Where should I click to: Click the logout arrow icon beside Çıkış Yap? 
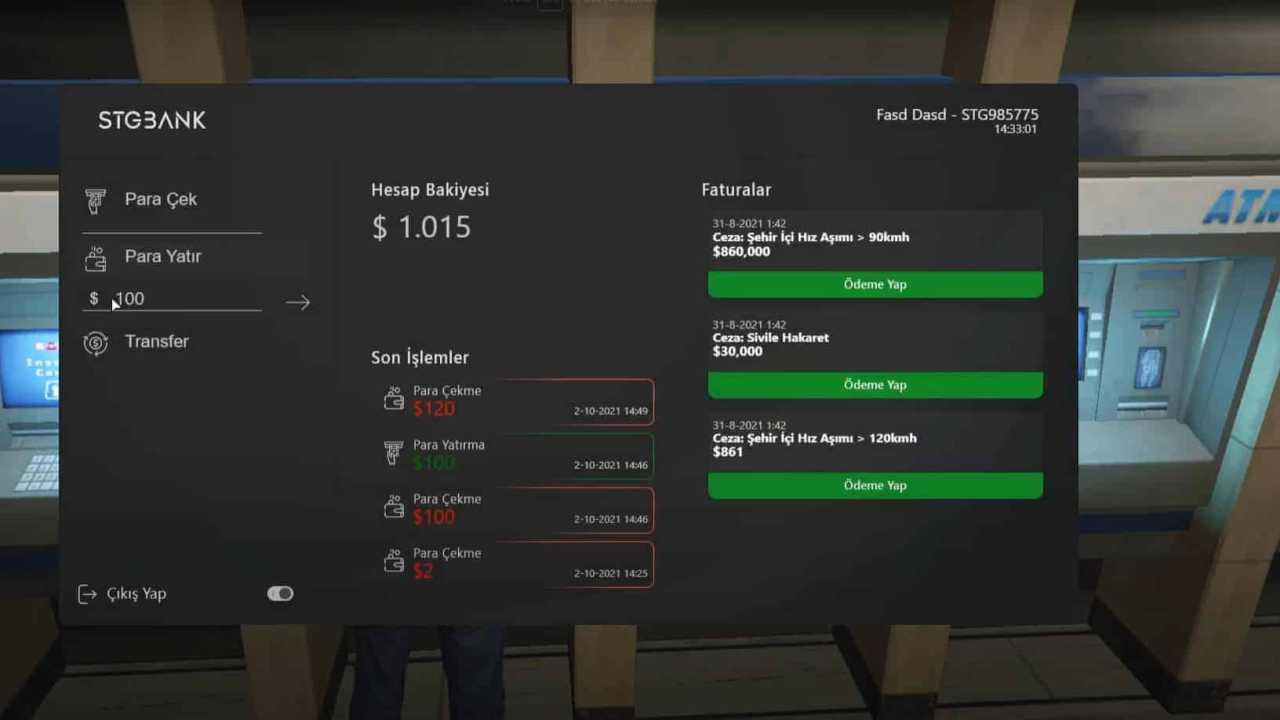[87, 593]
